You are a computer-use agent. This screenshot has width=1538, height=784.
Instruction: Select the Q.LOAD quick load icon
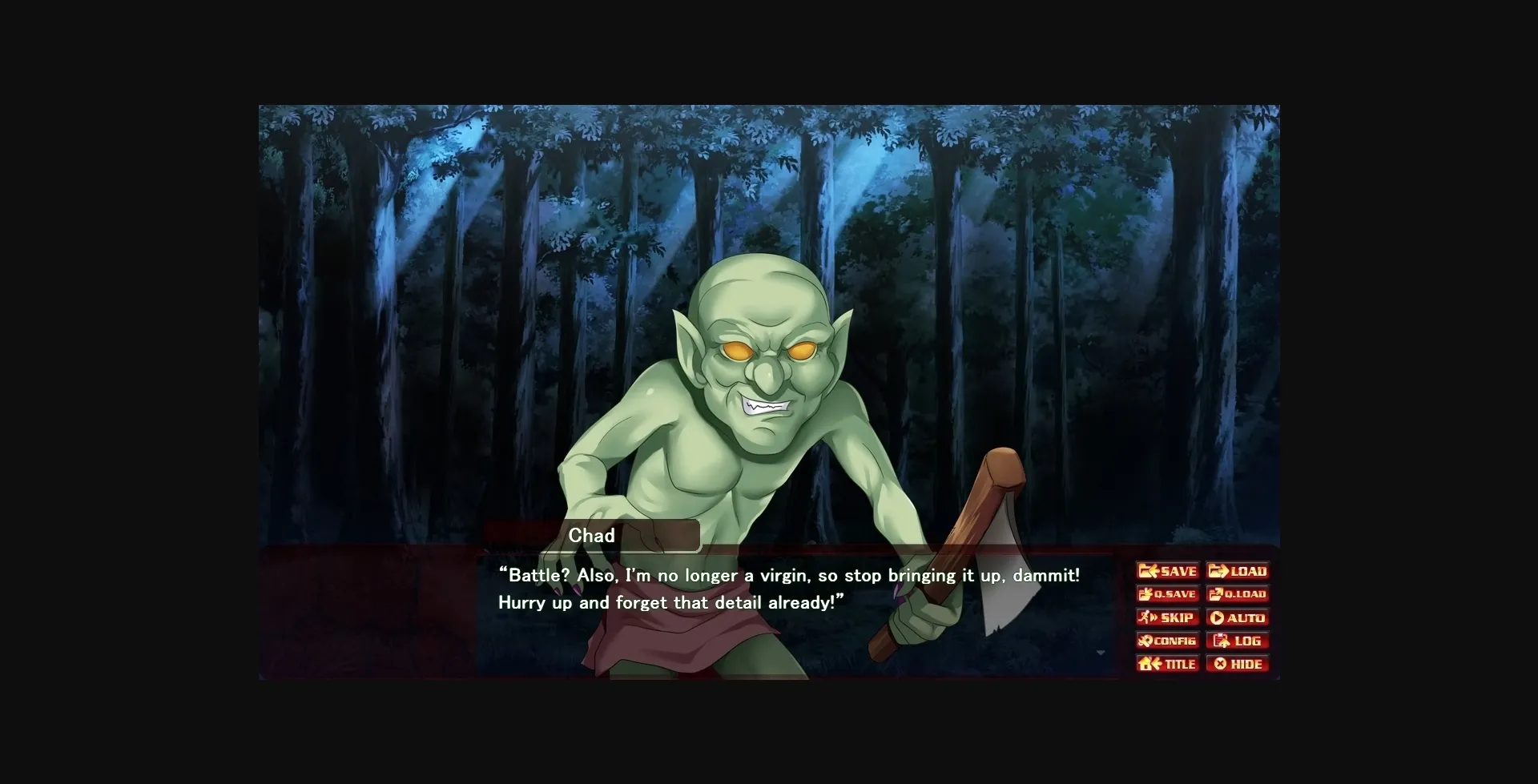(1216, 594)
